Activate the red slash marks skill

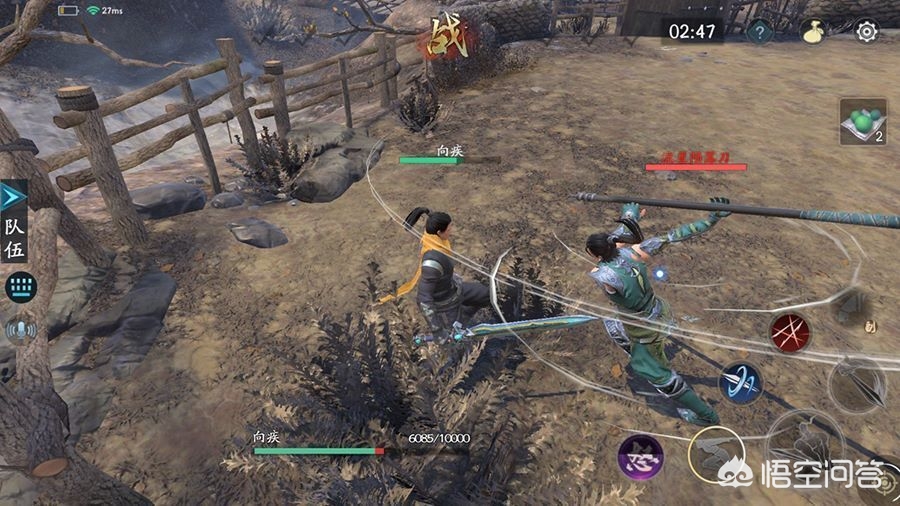tap(790, 332)
